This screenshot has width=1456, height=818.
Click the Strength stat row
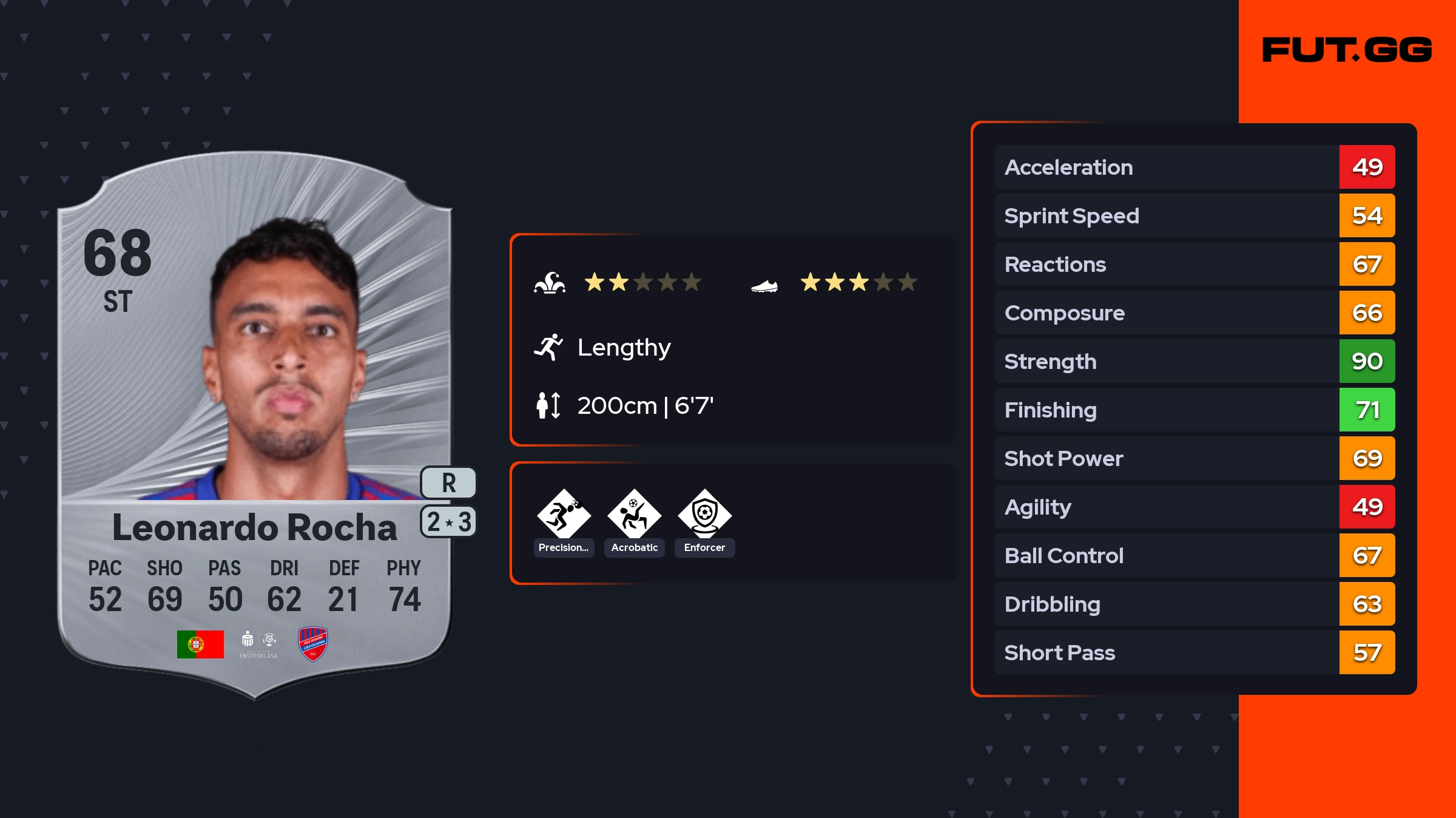coord(1194,361)
